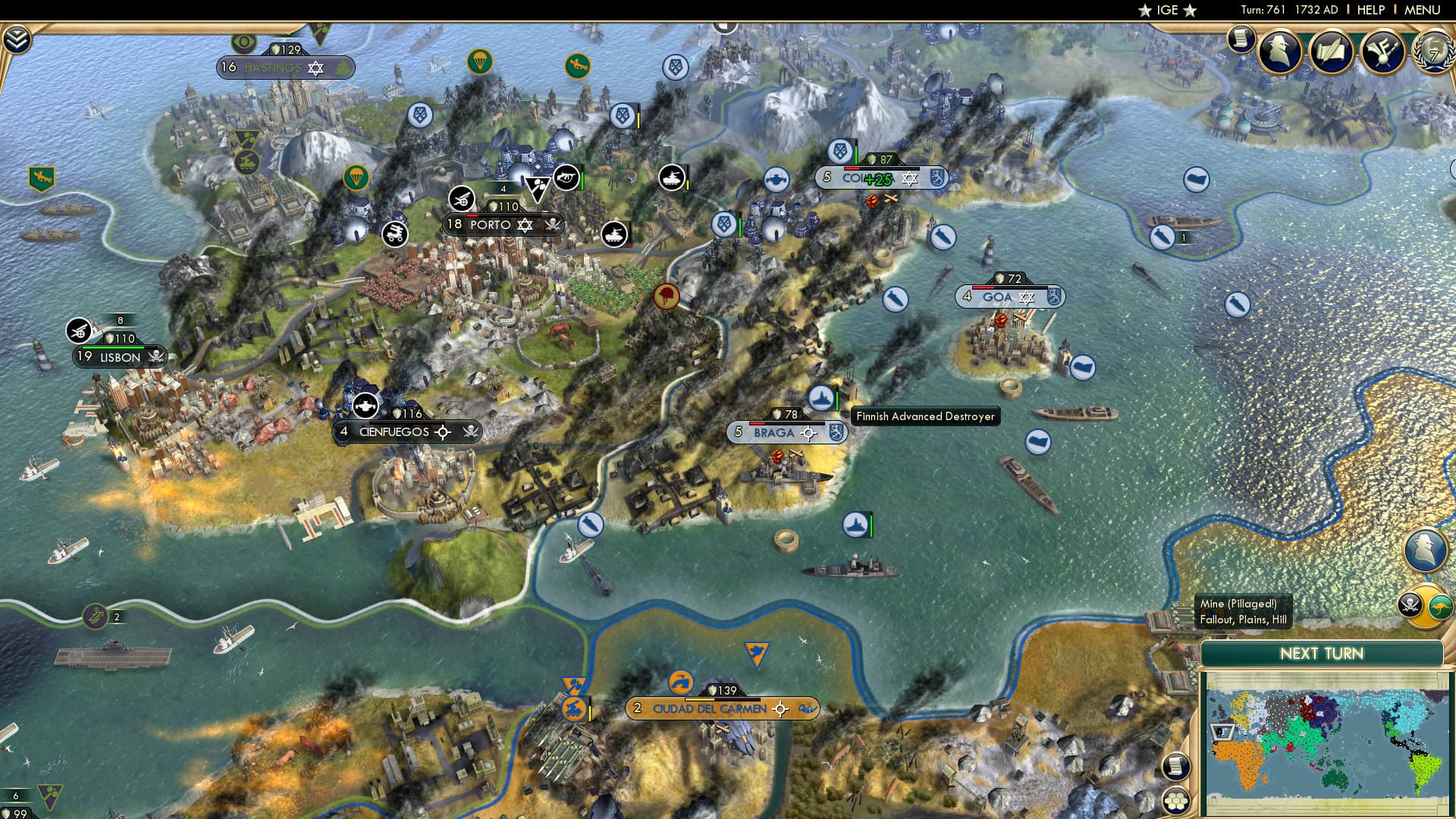This screenshot has height=819, width=1456.
Task: Open HELP from the top bar
Action: click(x=1371, y=10)
